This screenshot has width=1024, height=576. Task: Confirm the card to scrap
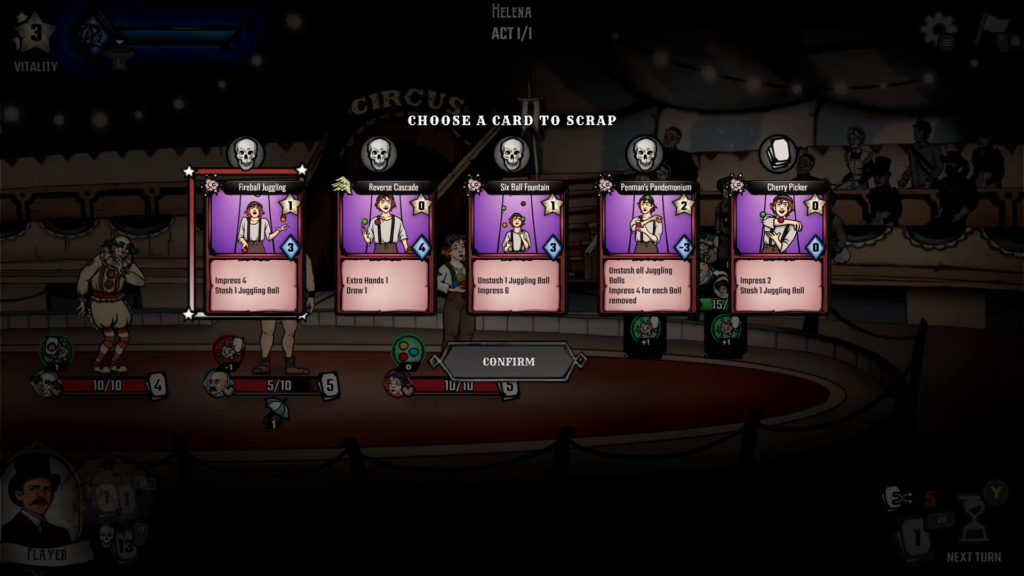point(509,362)
